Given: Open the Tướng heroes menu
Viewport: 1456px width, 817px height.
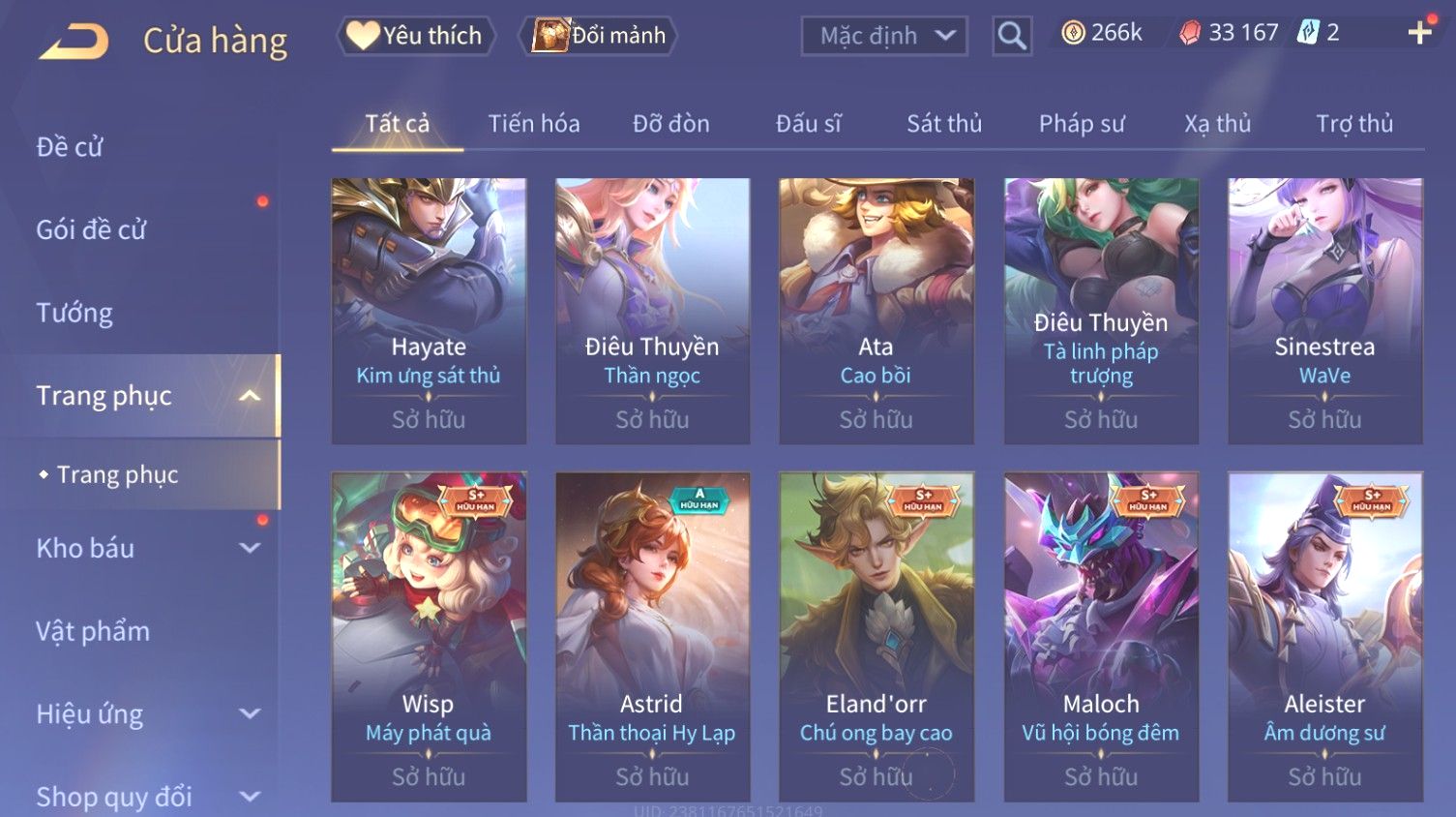Looking at the screenshot, I should click(74, 313).
